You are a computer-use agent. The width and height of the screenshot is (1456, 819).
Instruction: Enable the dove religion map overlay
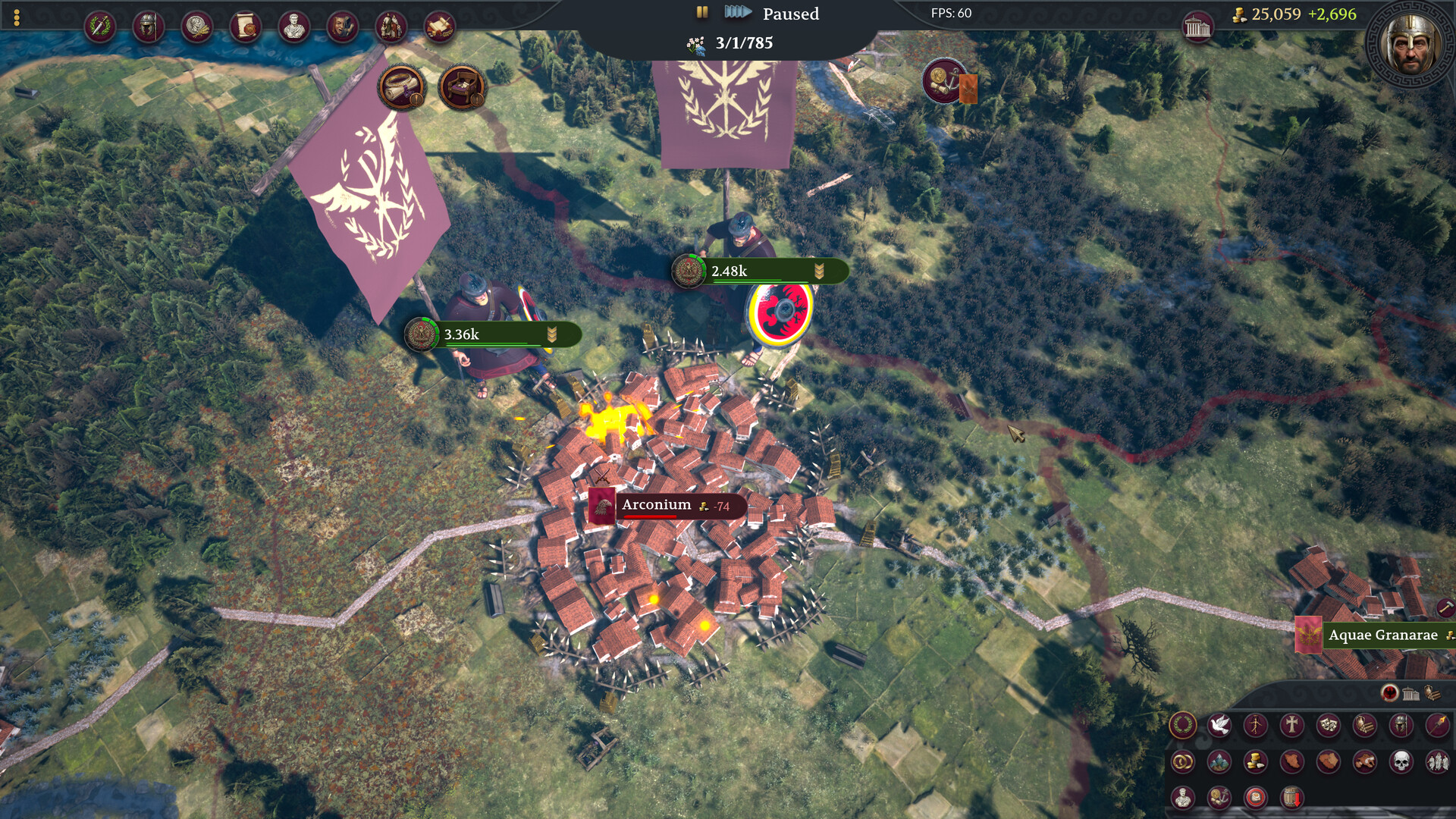[x=1219, y=723]
